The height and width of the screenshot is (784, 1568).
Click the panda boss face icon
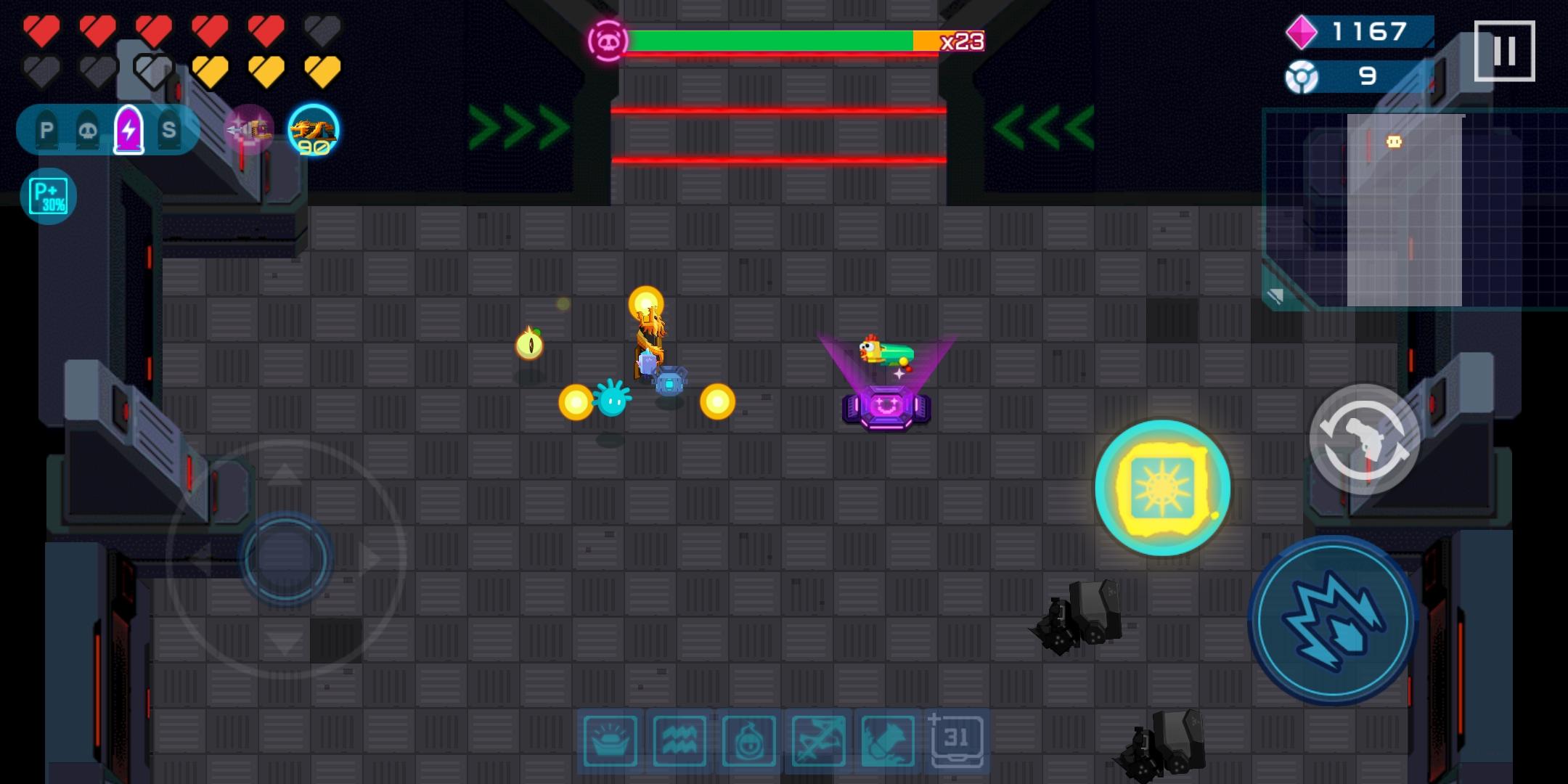click(608, 41)
